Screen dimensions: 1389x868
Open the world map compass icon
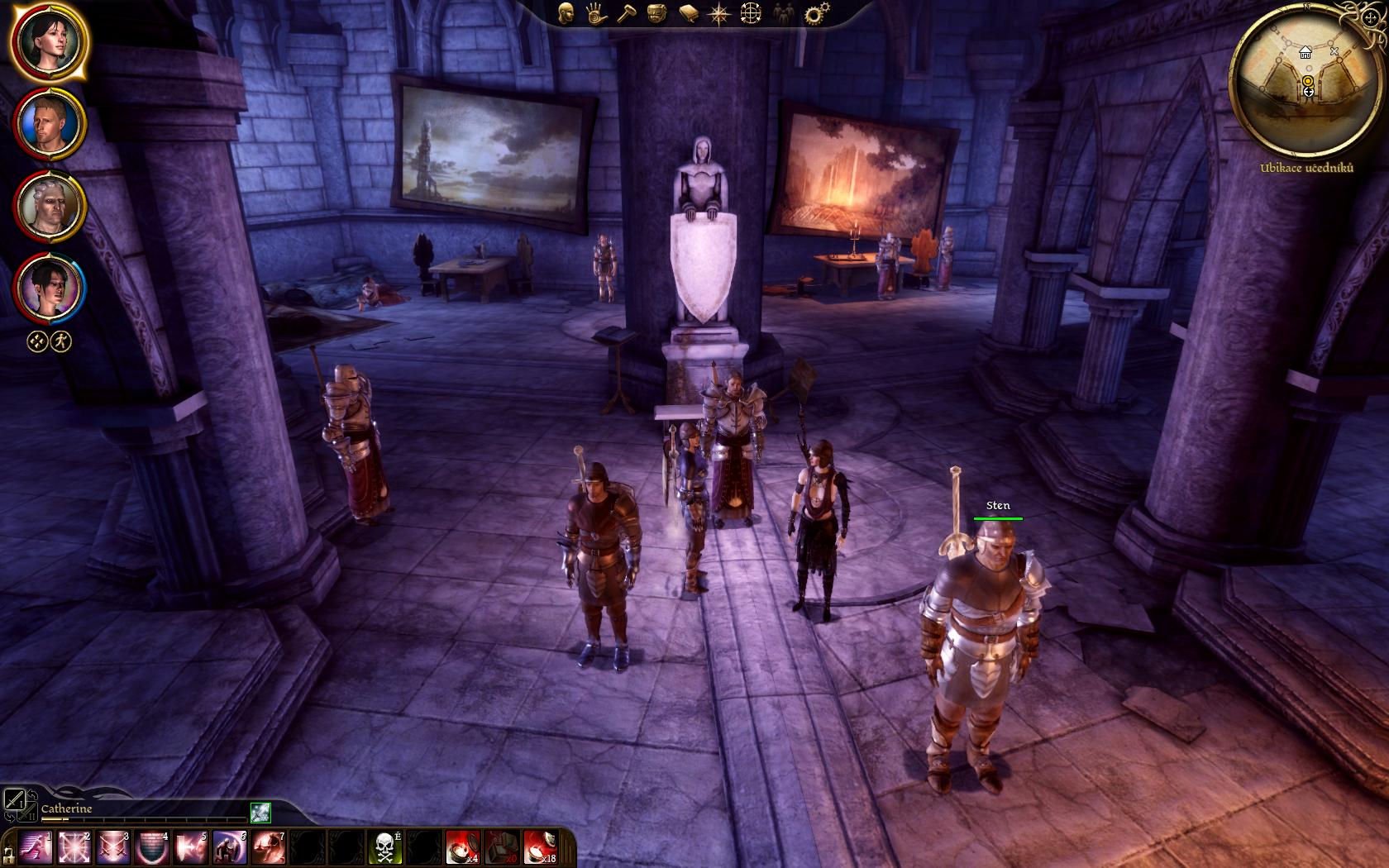click(x=720, y=13)
